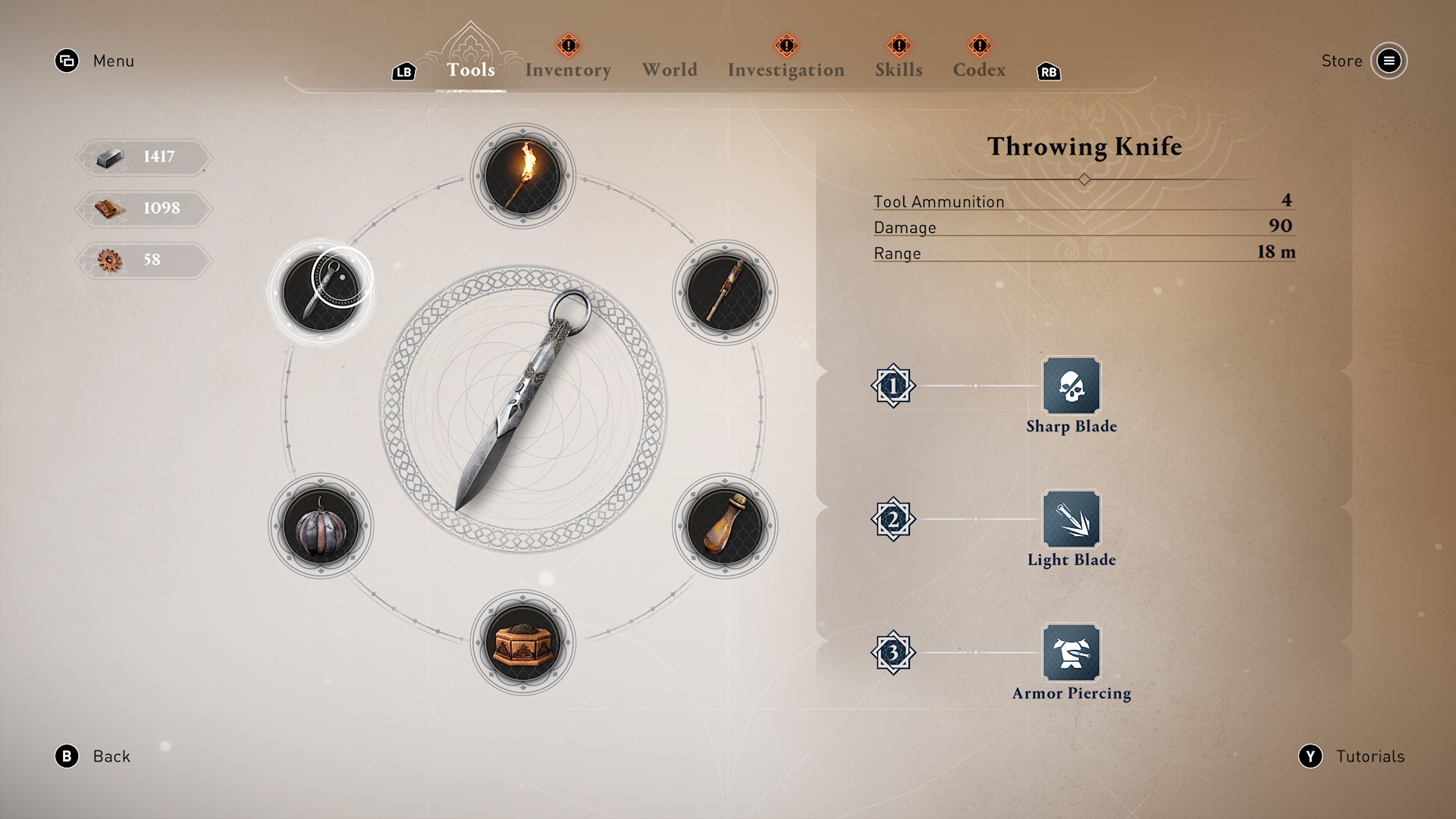The image size is (1456, 819).
Task: Select the Tools tab
Action: pyautogui.click(x=470, y=70)
